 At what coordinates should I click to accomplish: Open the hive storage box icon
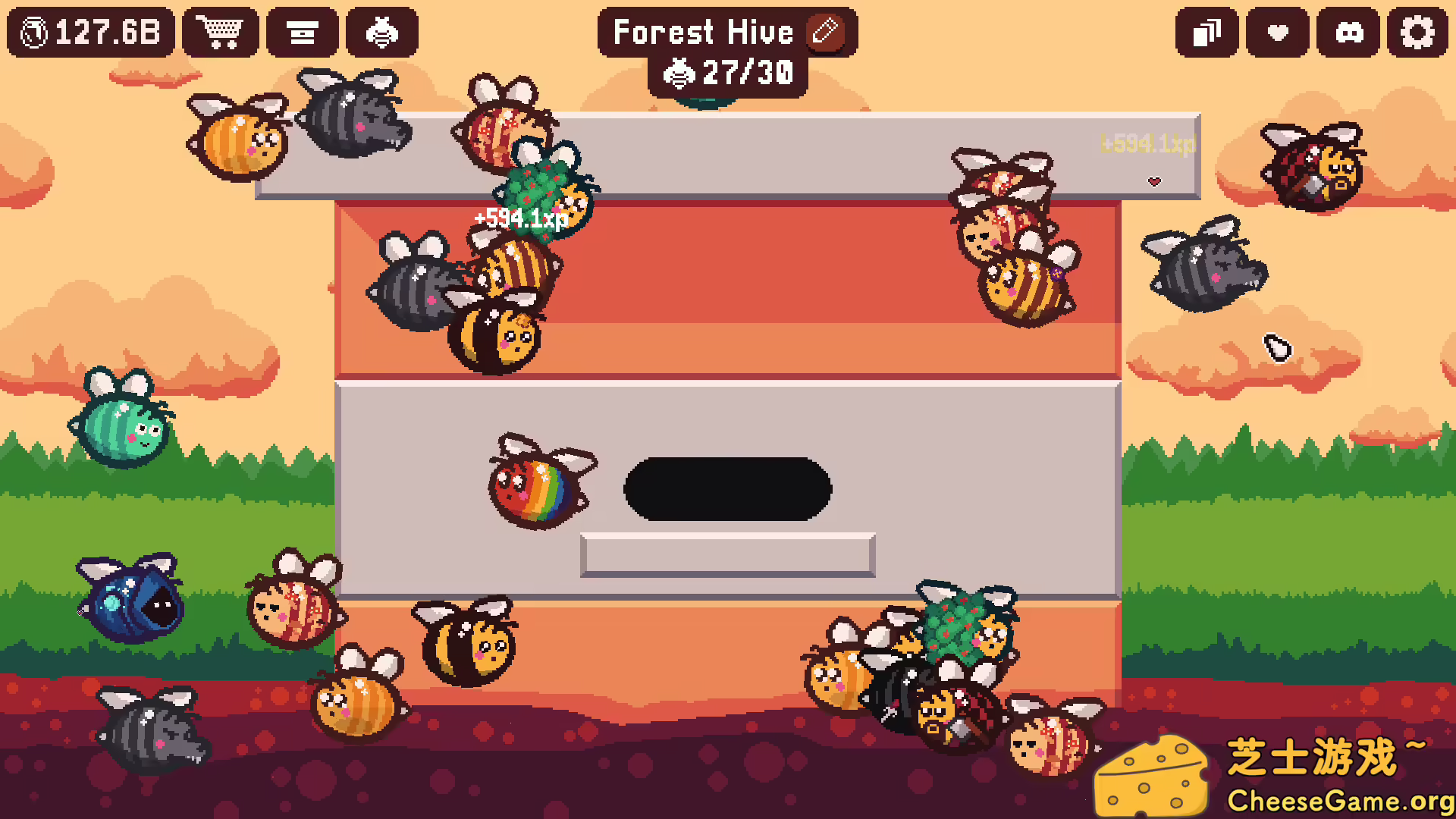[x=303, y=33]
